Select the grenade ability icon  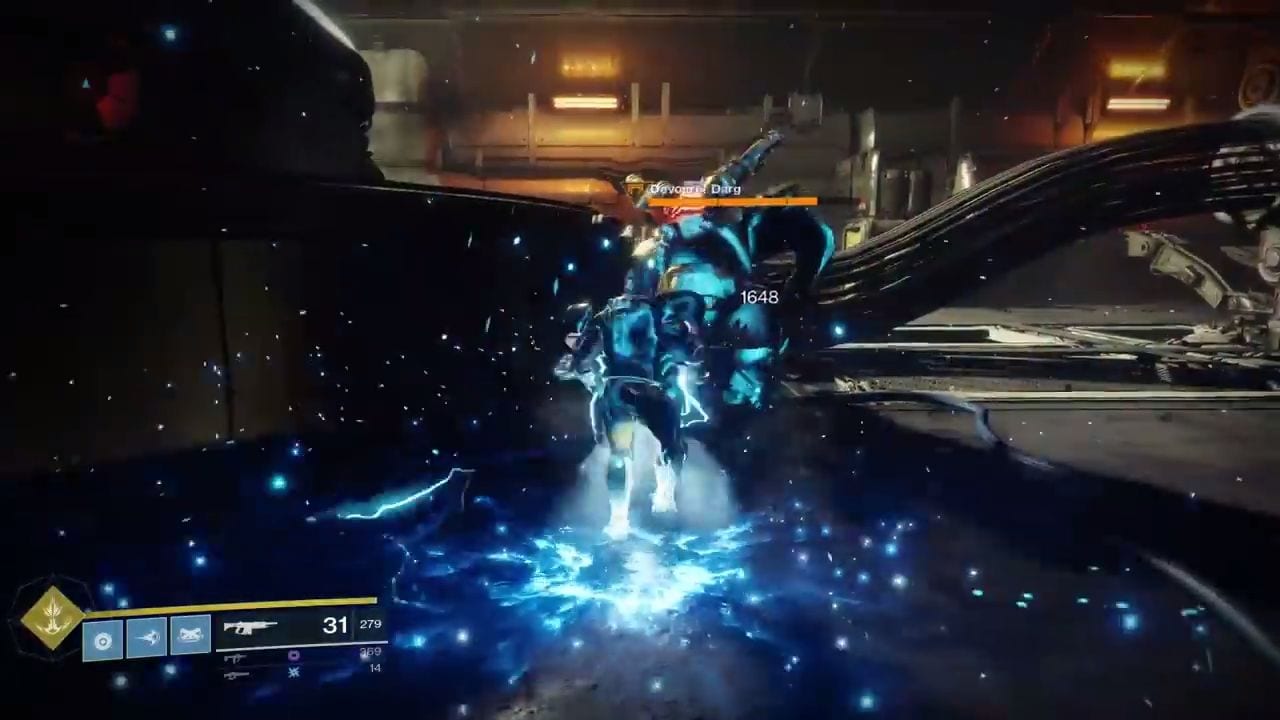(103, 638)
